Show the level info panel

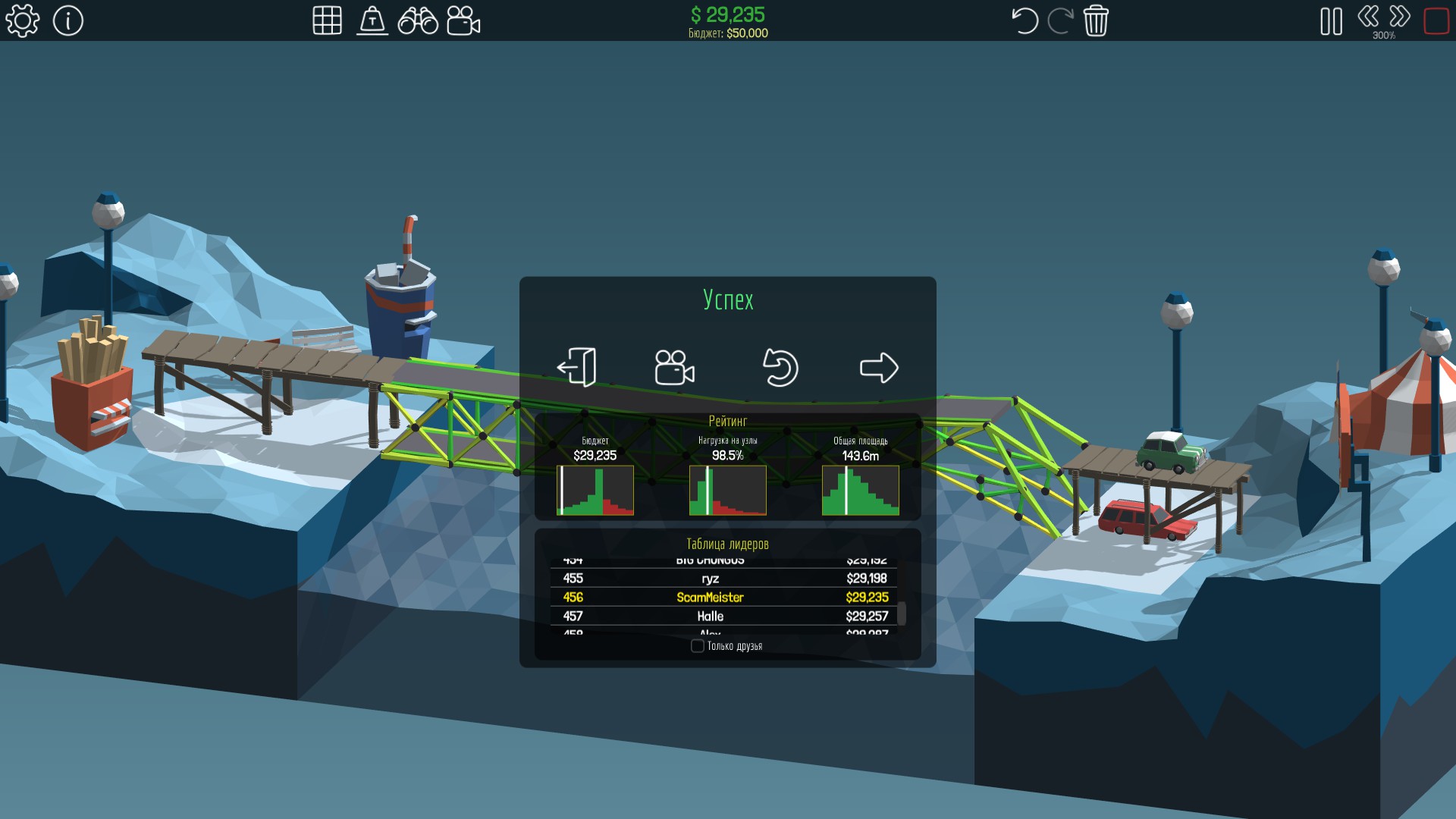click(x=68, y=20)
